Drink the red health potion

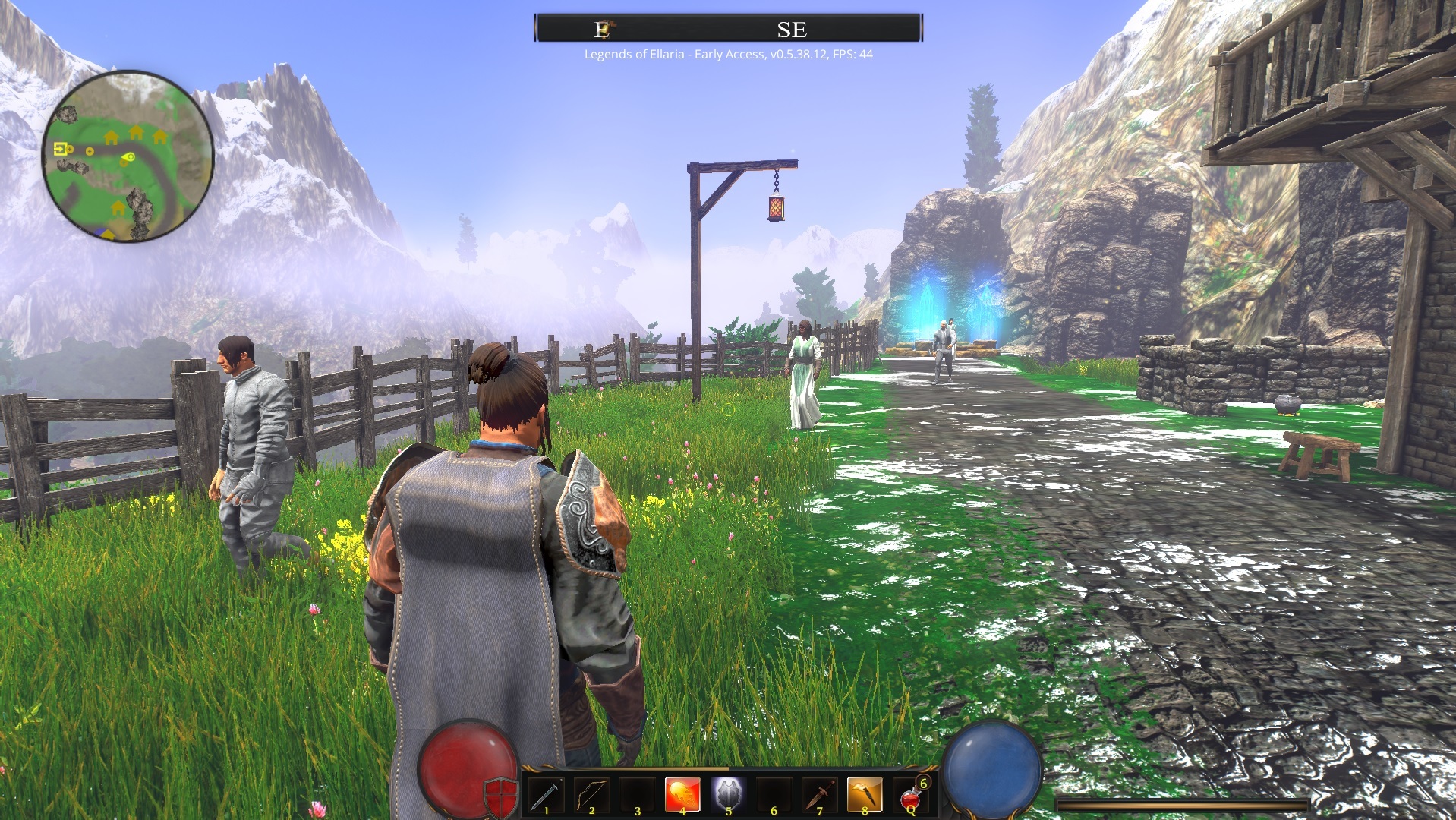(910, 796)
